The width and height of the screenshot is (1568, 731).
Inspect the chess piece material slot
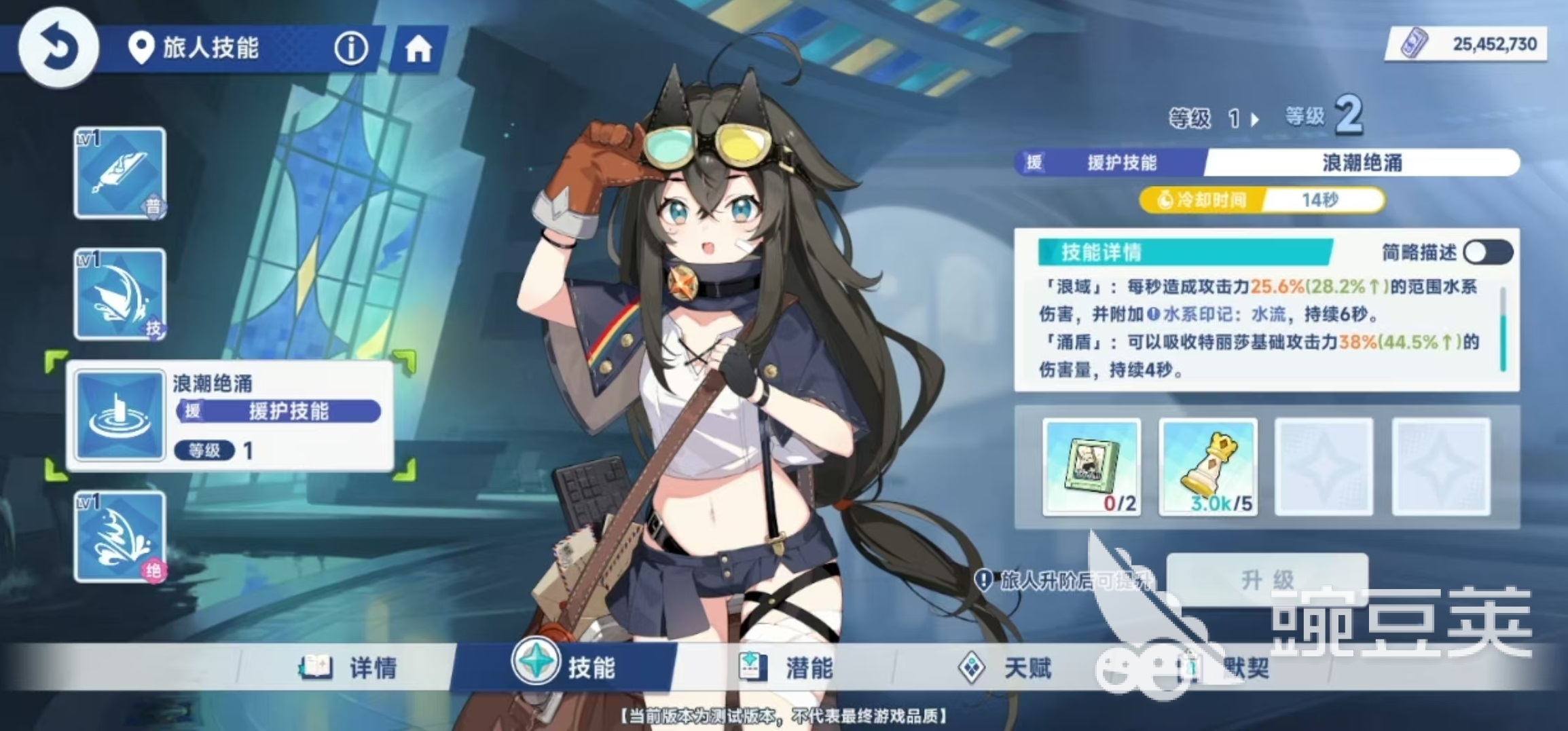click(x=1208, y=467)
